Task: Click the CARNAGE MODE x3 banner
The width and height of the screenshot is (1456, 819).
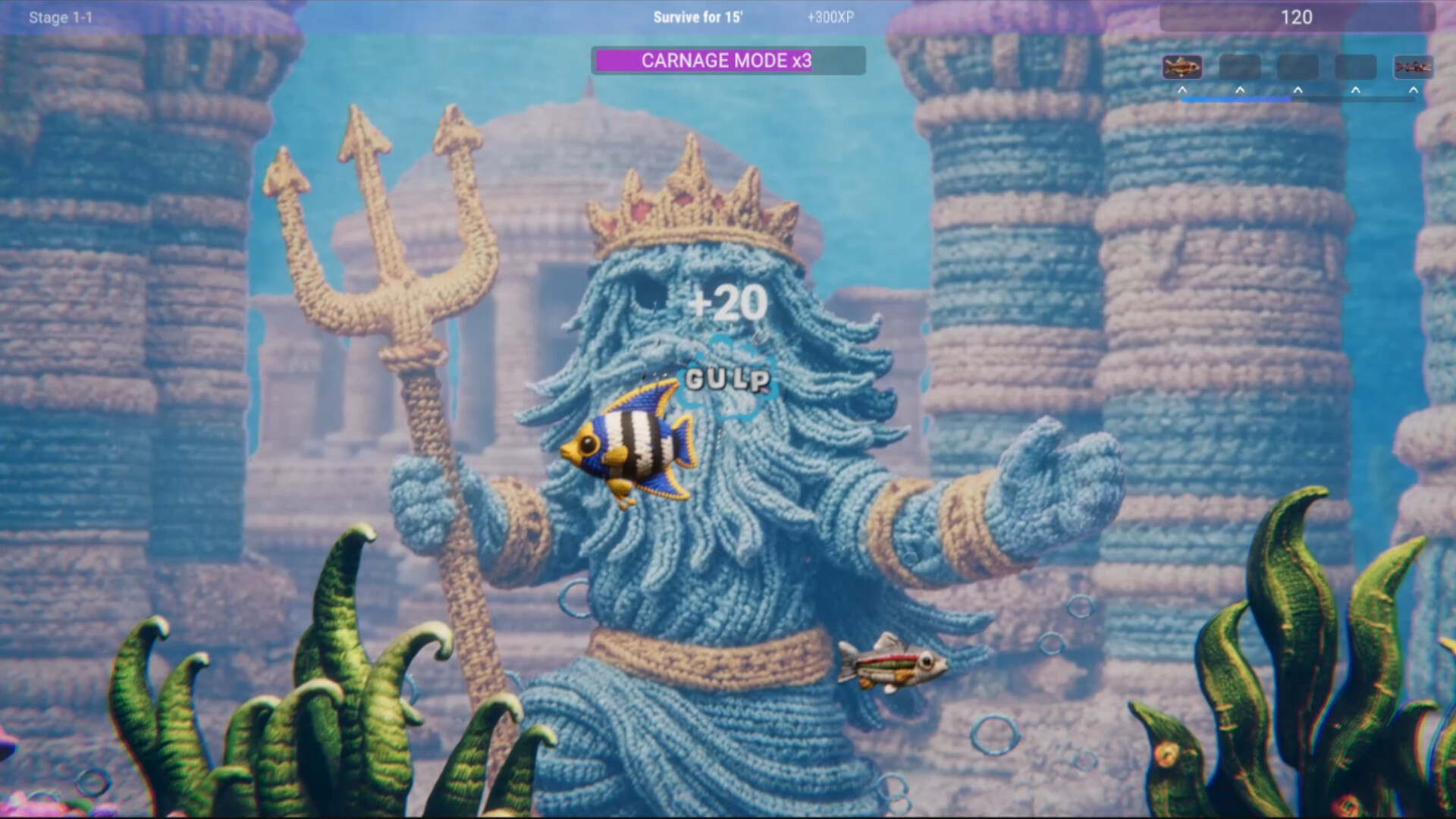Action: [728, 61]
